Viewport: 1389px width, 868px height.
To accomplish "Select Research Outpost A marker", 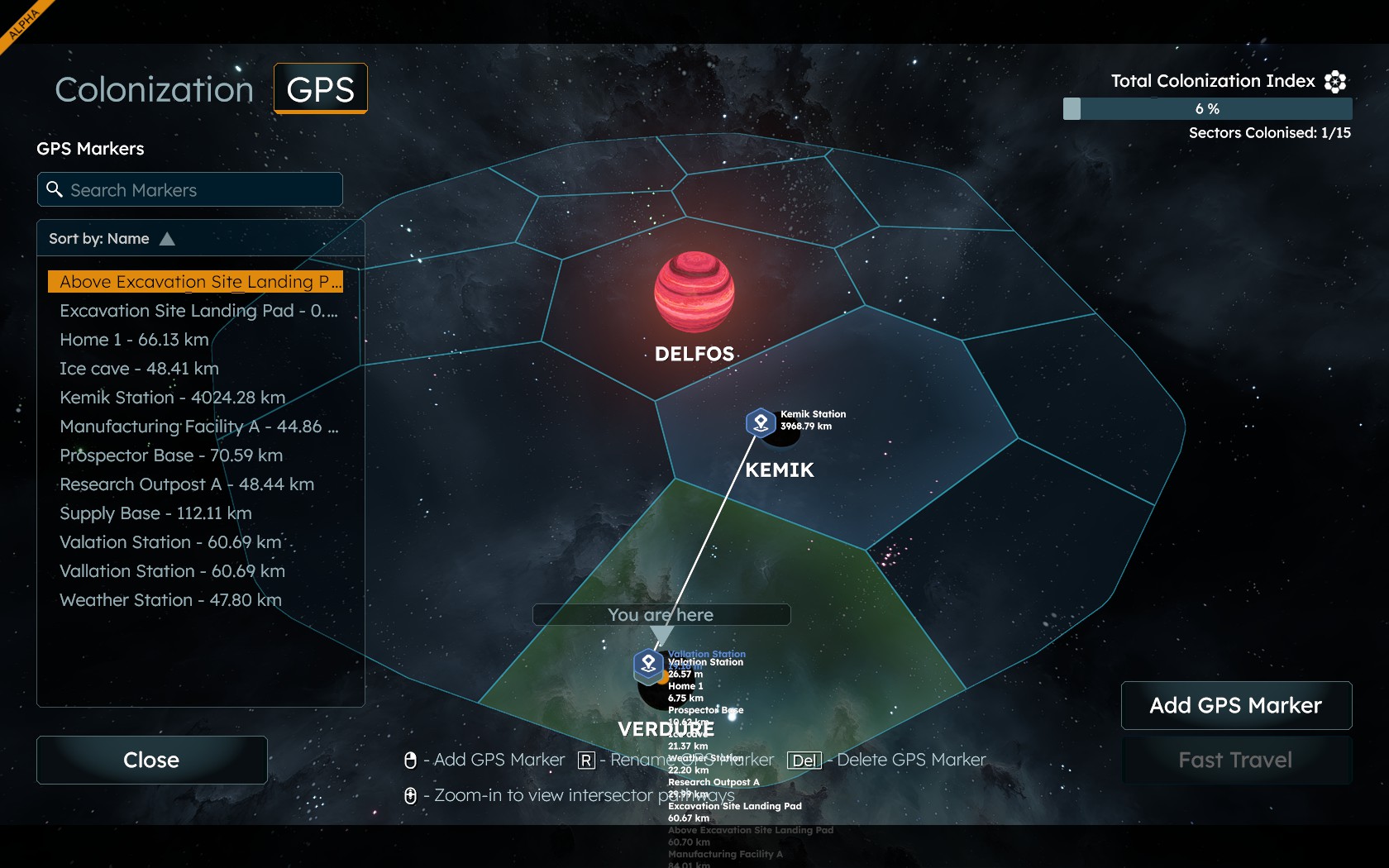I will (x=187, y=484).
